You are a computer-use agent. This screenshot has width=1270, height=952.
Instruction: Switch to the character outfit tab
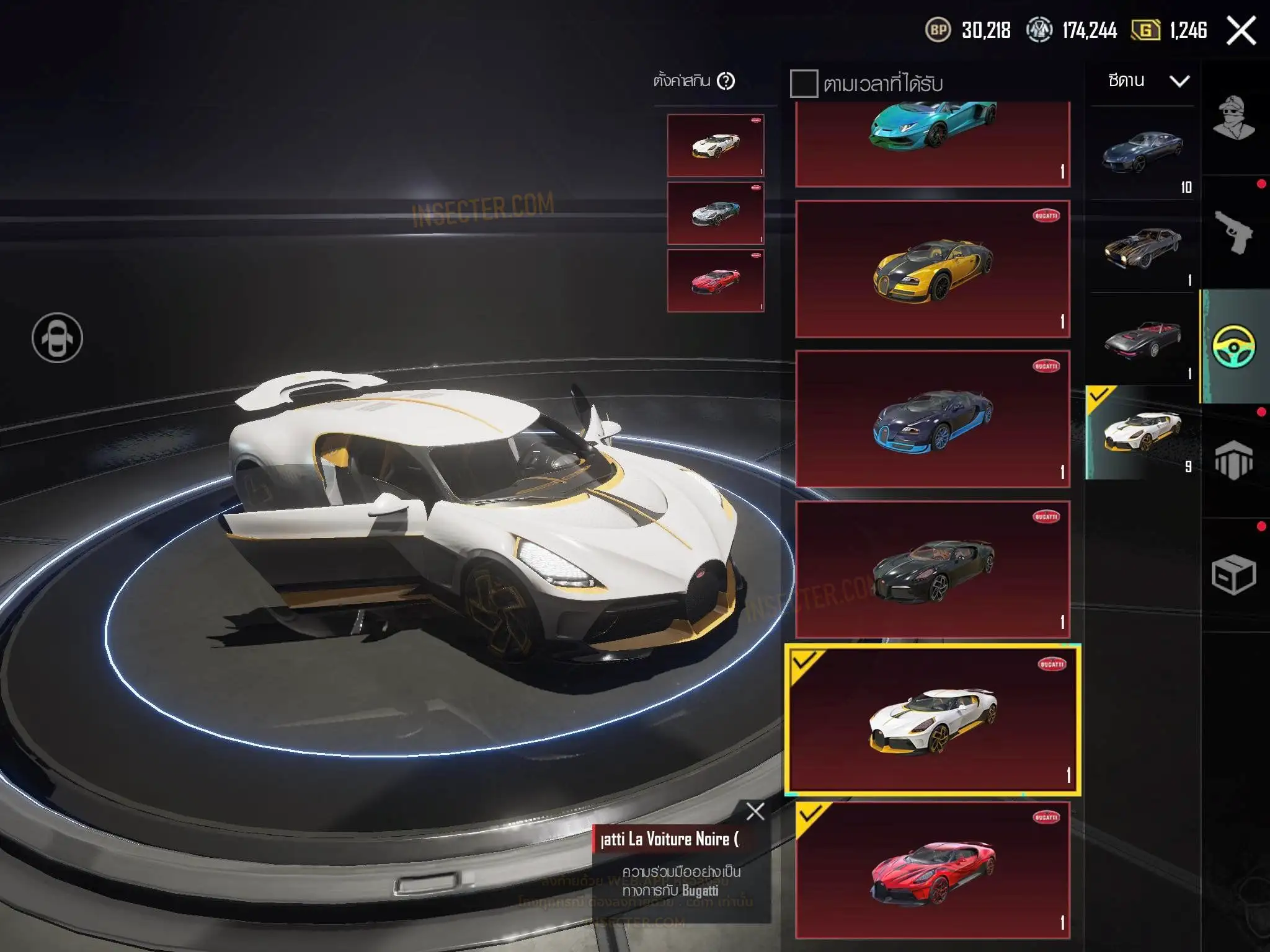(x=1233, y=118)
